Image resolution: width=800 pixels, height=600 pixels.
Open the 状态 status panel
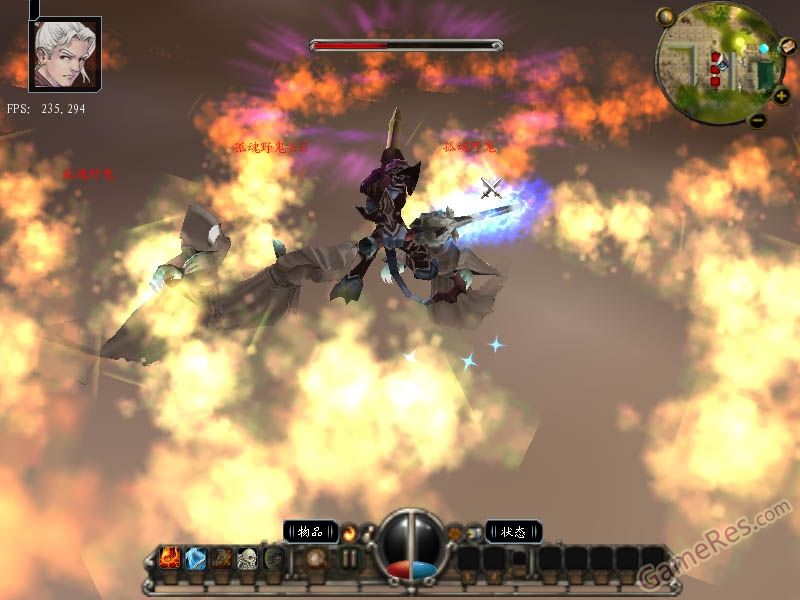pyautogui.click(x=514, y=531)
